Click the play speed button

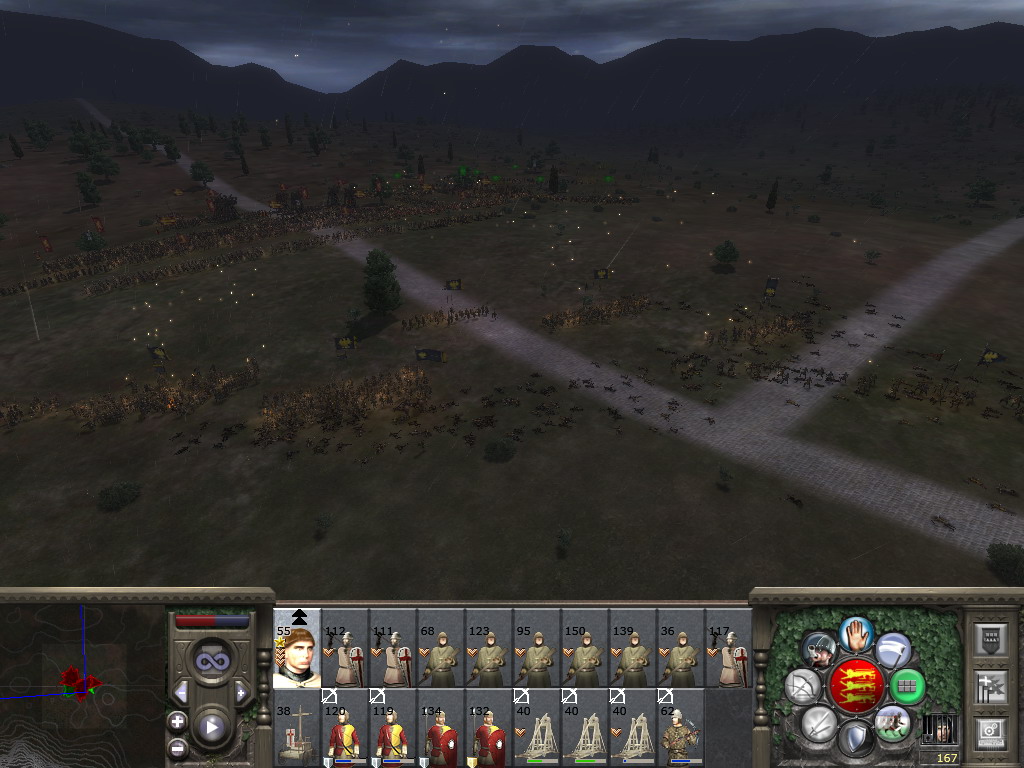(x=211, y=727)
